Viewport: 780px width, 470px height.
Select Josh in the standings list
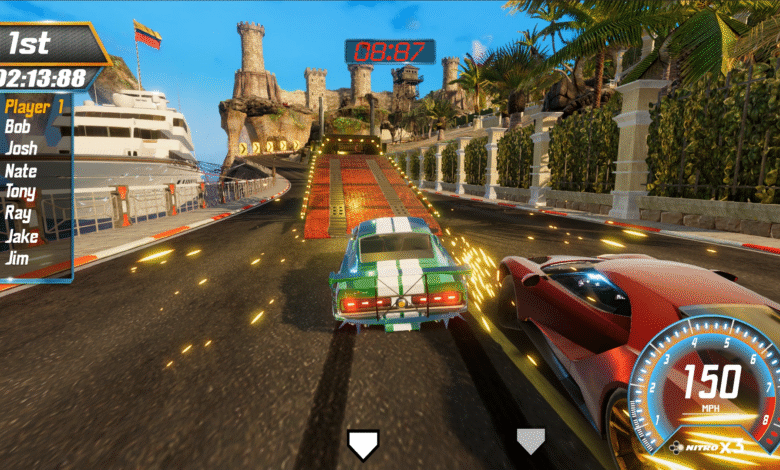[x=21, y=148]
